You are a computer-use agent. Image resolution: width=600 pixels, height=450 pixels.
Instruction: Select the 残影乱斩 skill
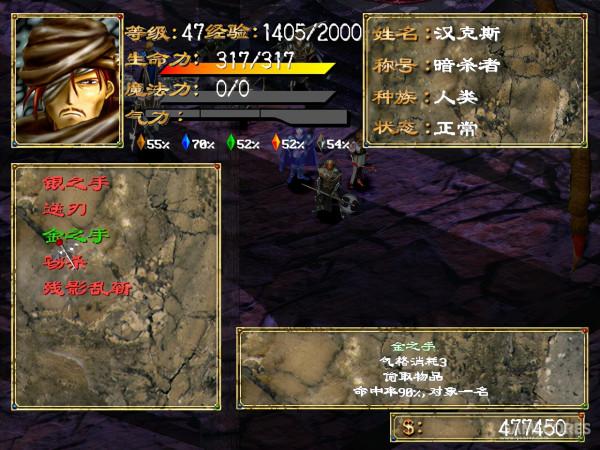click(86, 288)
